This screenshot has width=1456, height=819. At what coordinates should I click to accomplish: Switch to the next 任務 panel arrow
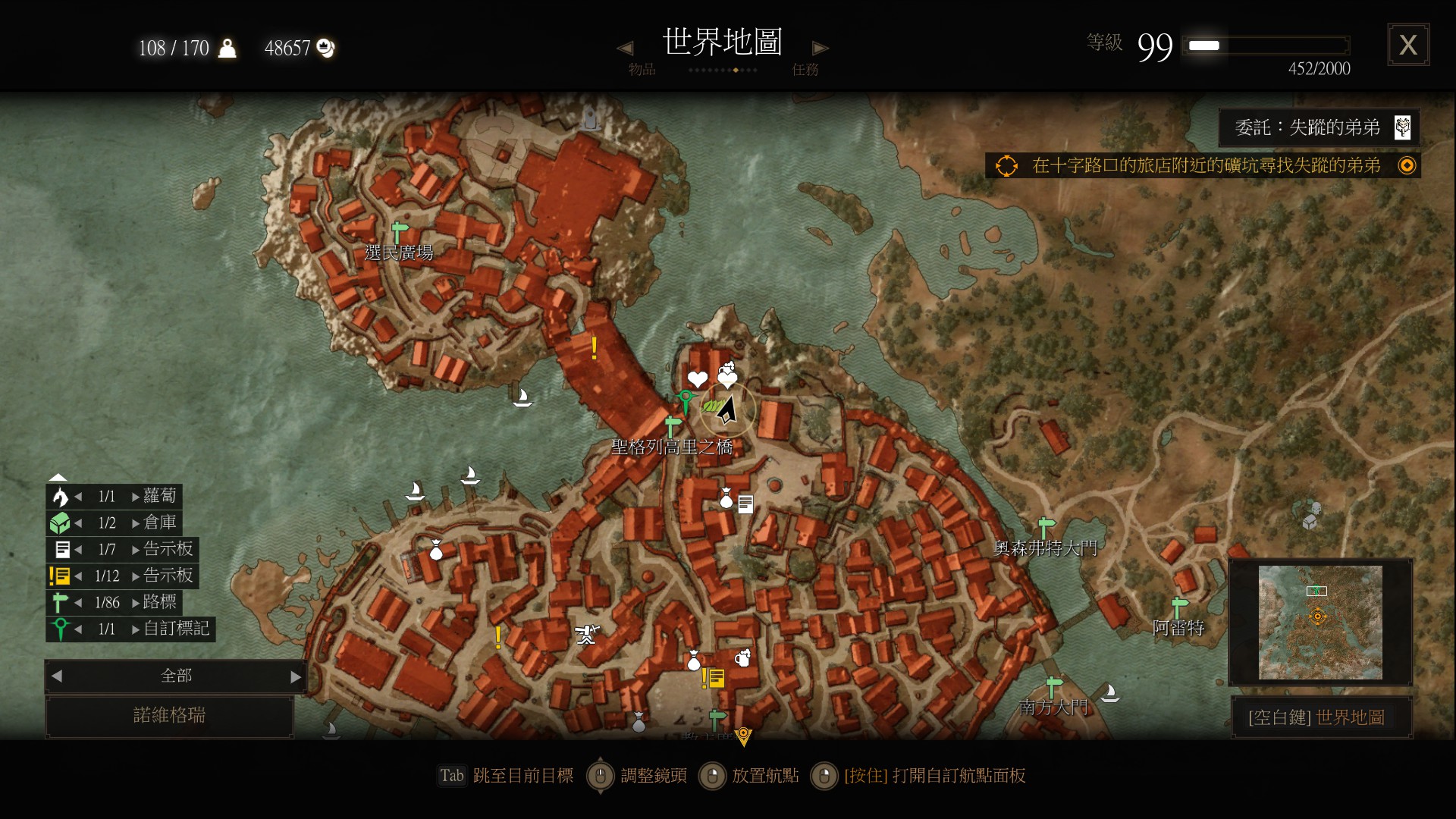click(x=820, y=49)
